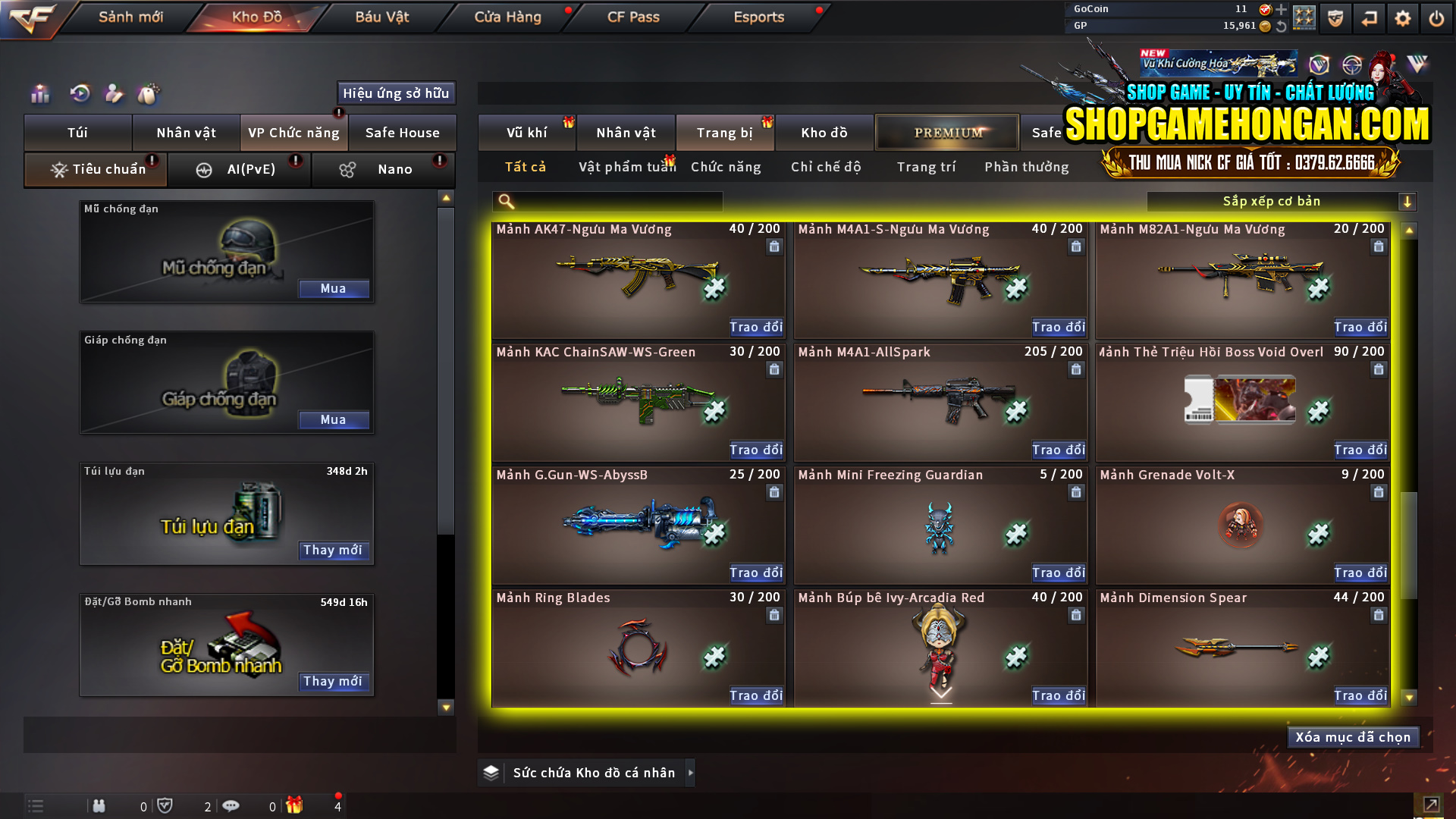Open the Sắp xếp cơ bản sorting dropdown
1456x819 pixels.
tap(1274, 201)
